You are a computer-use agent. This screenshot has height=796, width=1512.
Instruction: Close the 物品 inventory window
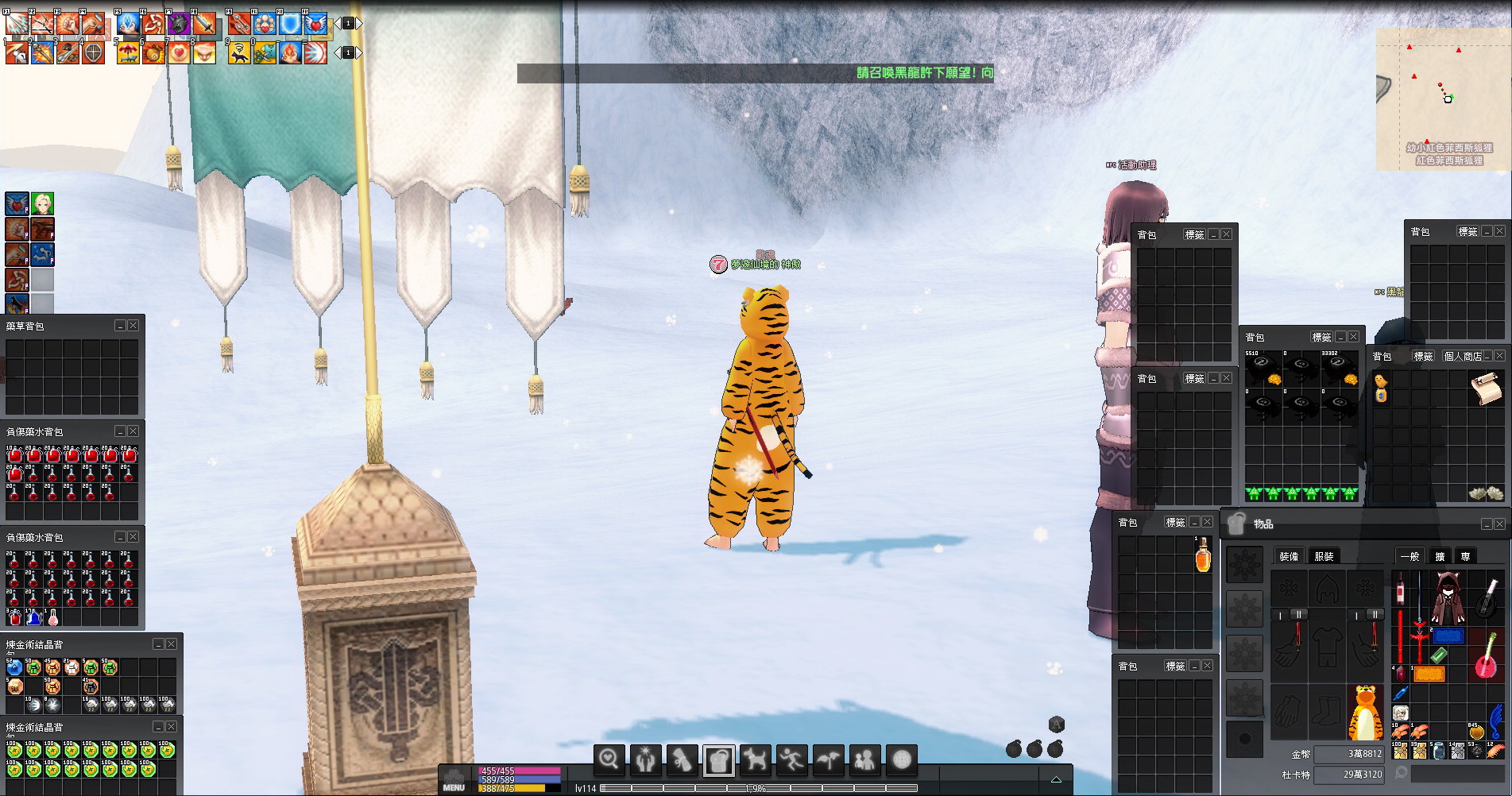pyautogui.click(x=1499, y=524)
